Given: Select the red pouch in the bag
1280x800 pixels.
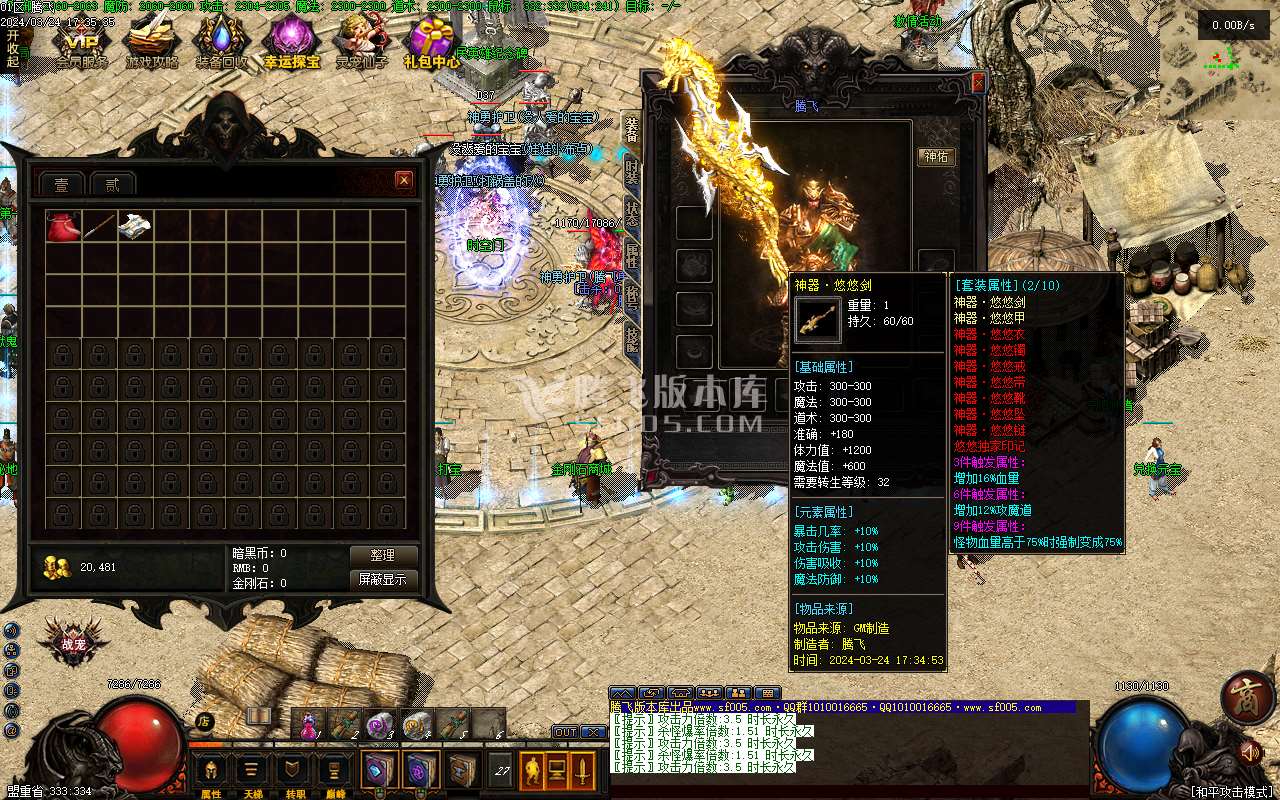Looking at the screenshot, I should point(62,226).
